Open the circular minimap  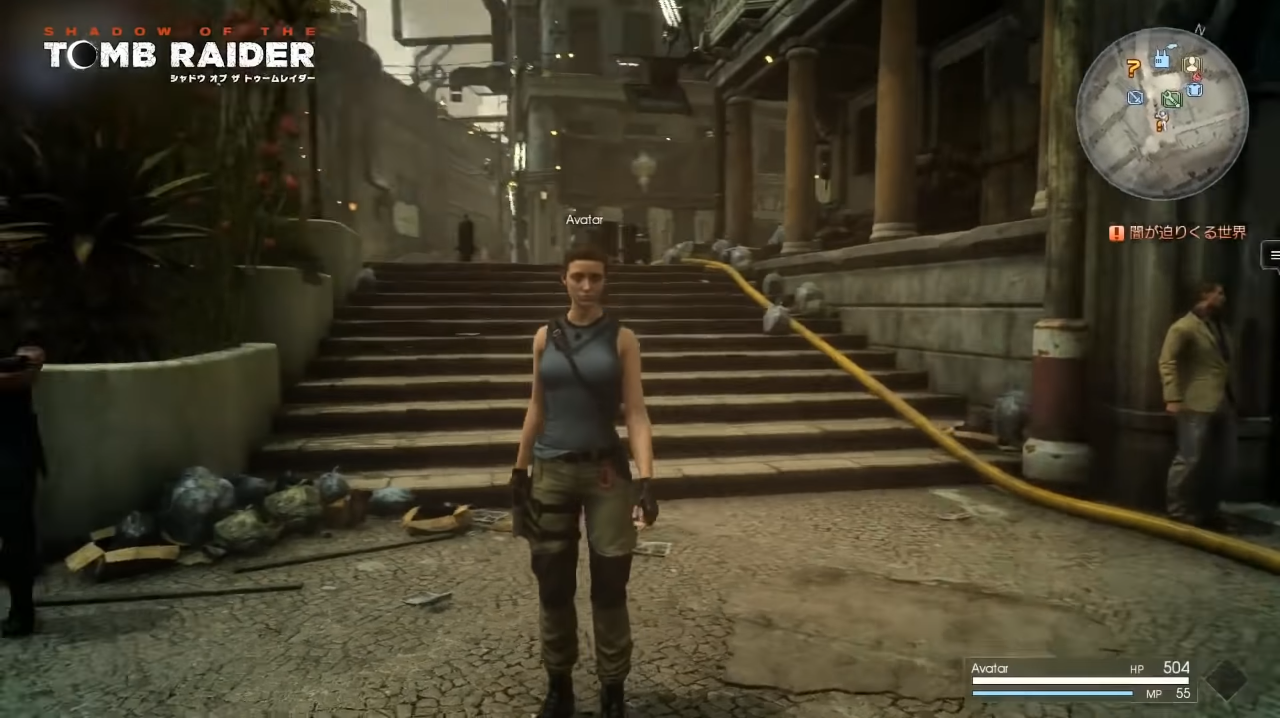(1161, 112)
